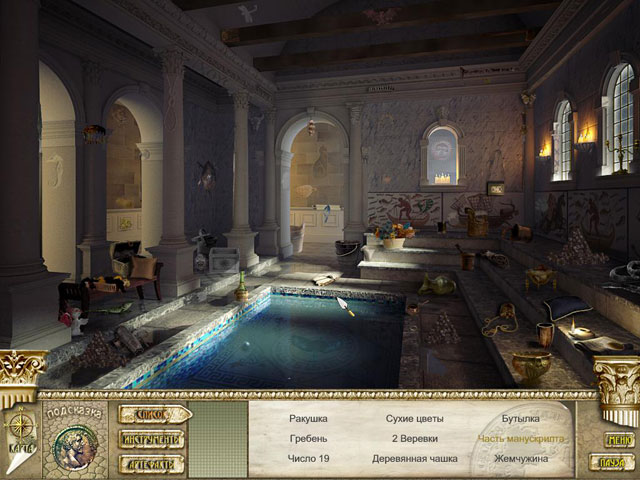Viewport: 640px width, 480px height.
Task: Switch to the Список list tab
Action: tap(153, 414)
